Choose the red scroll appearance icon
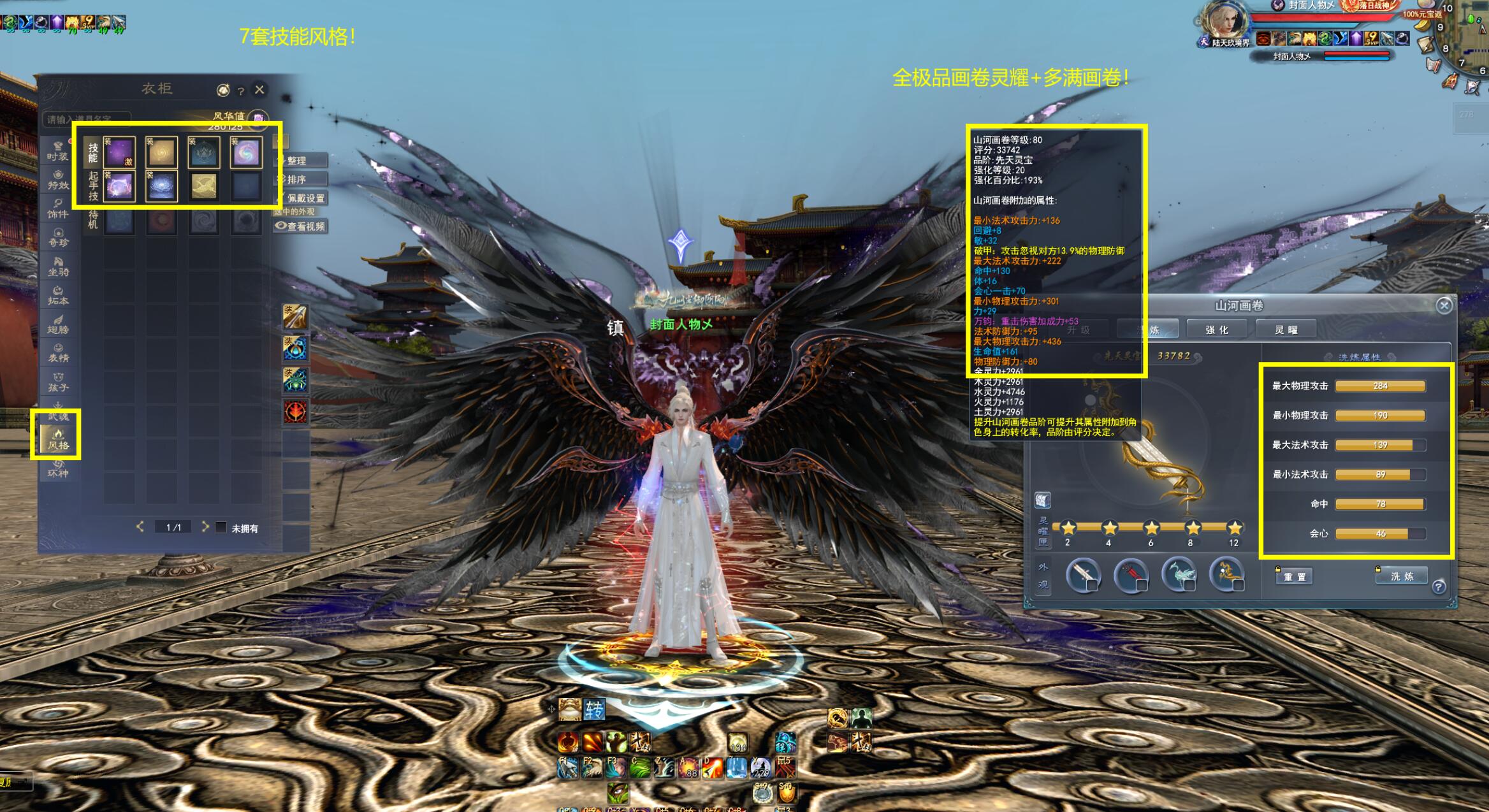 click(x=1130, y=574)
